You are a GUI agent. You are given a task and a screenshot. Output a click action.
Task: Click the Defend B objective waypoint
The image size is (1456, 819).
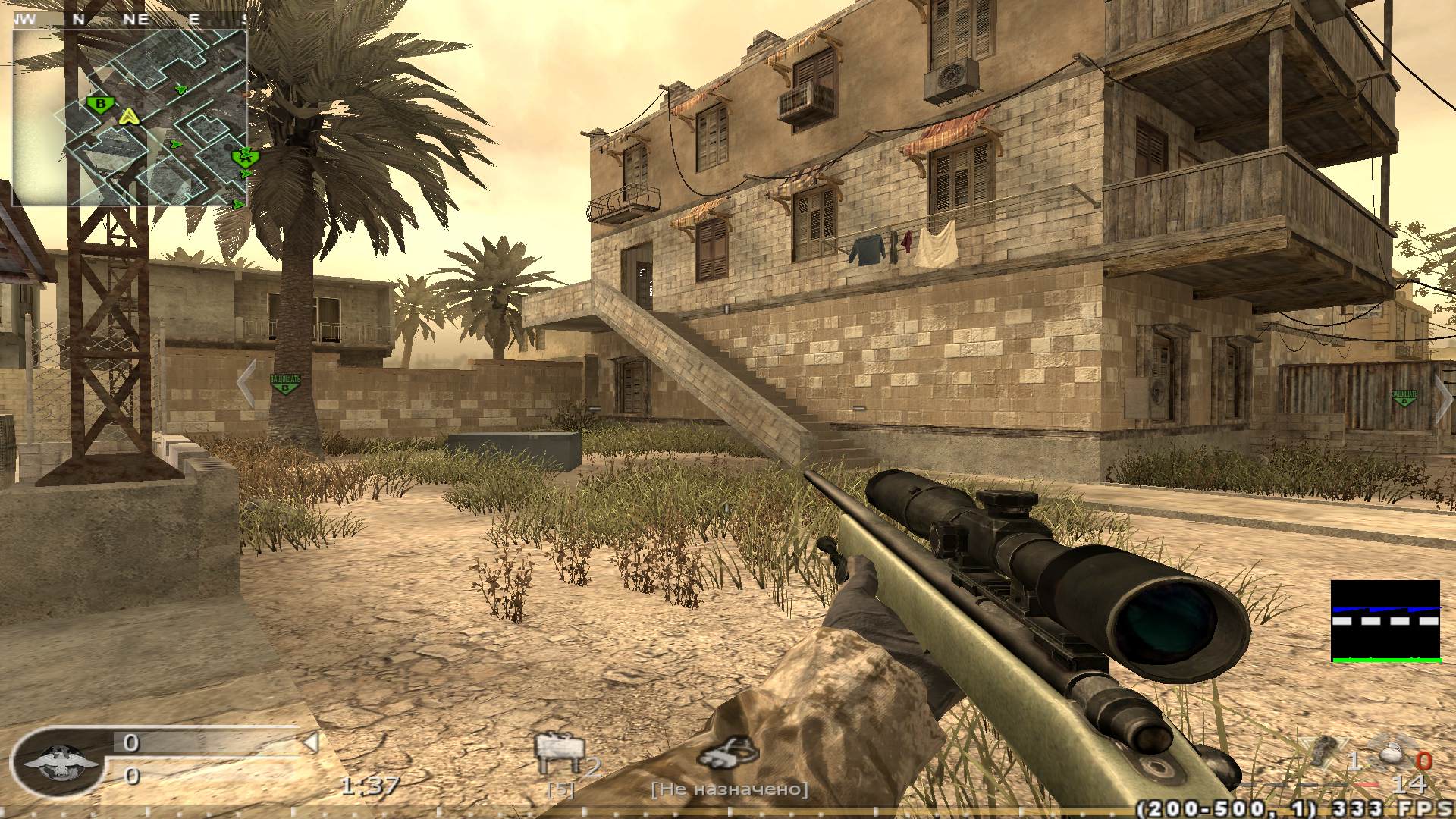pos(284,383)
